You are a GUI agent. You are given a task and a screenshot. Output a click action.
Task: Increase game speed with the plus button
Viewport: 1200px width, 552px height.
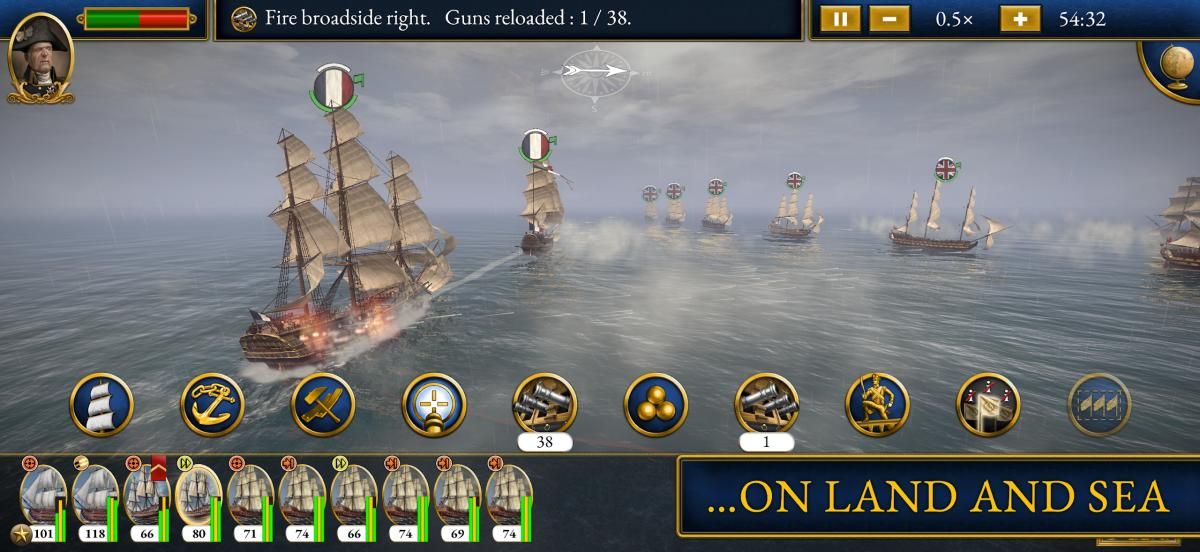click(1020, 19)
